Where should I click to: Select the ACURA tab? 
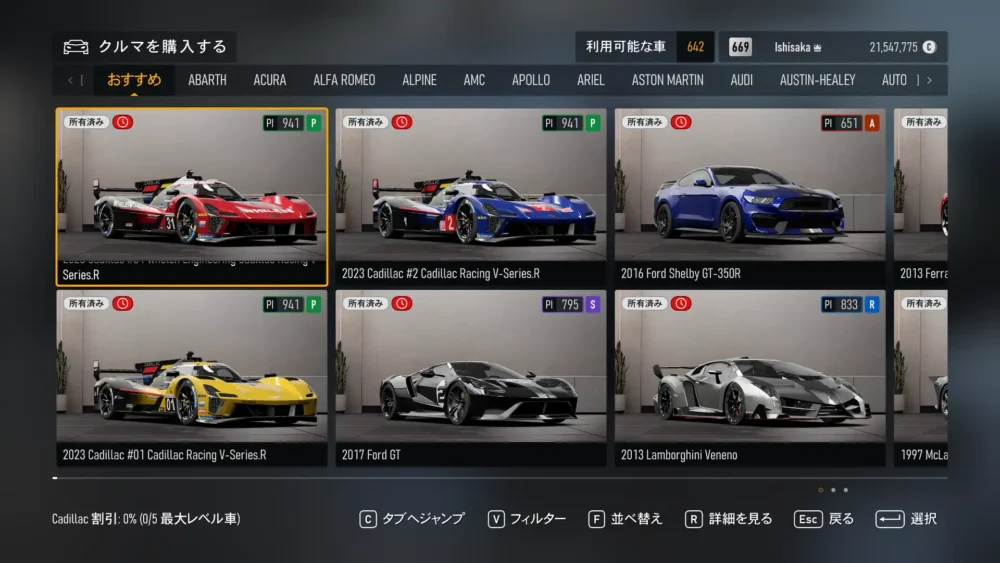[x=269, y=80]
